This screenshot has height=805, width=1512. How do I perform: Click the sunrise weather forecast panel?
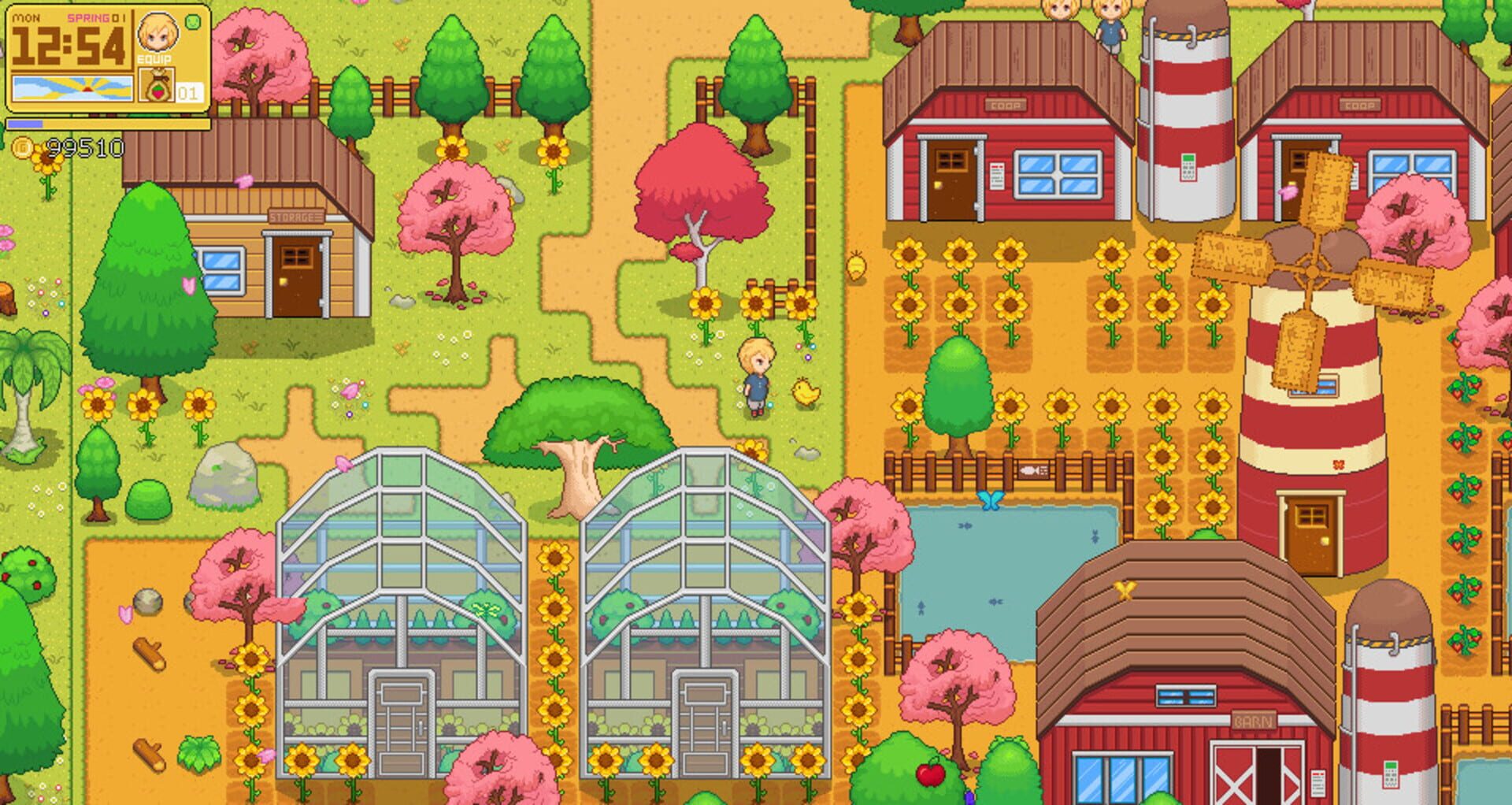[72, 88]
